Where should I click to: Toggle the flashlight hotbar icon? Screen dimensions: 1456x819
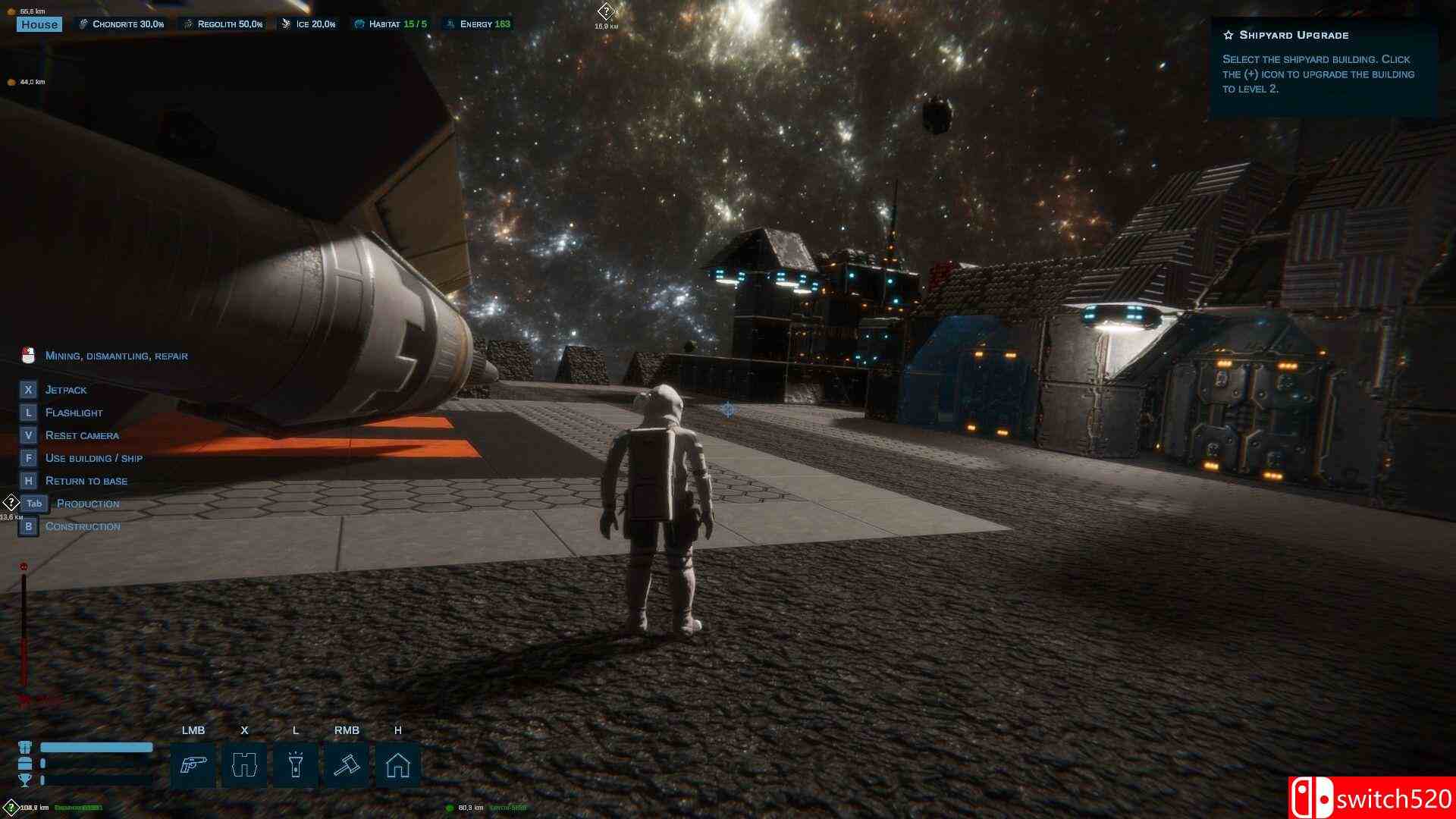coord(296,764)
